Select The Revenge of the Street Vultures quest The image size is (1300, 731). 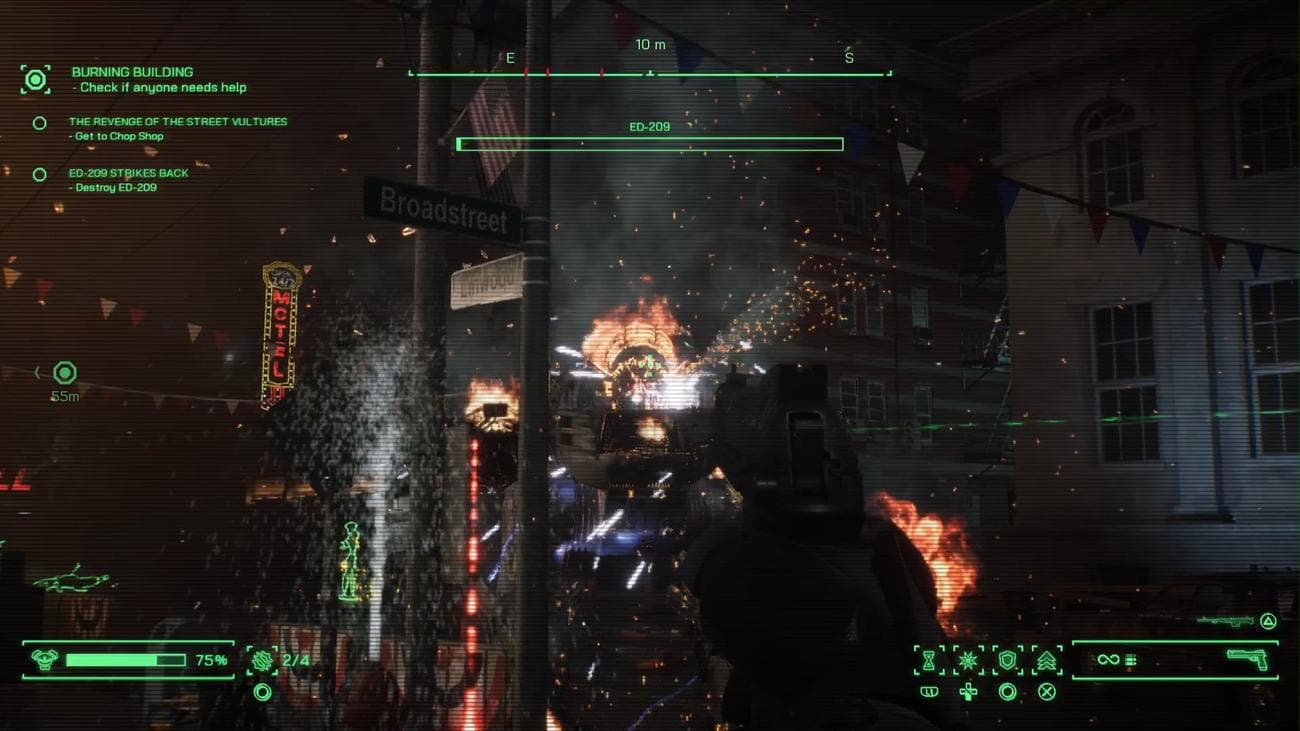click(x=178, y=122)
